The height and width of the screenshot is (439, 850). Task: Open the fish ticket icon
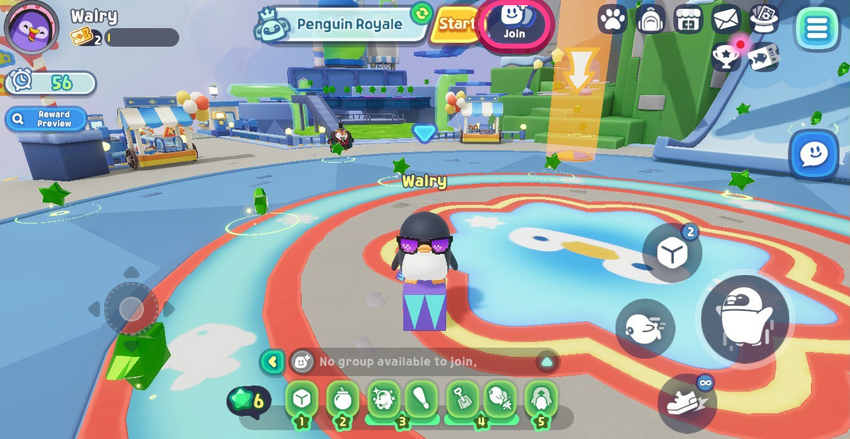(763, 56)
